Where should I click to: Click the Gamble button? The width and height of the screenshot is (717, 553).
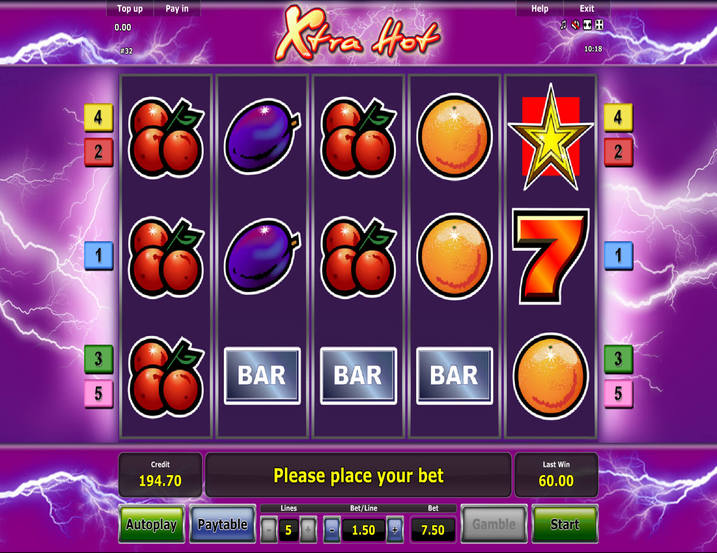point(493,524)
